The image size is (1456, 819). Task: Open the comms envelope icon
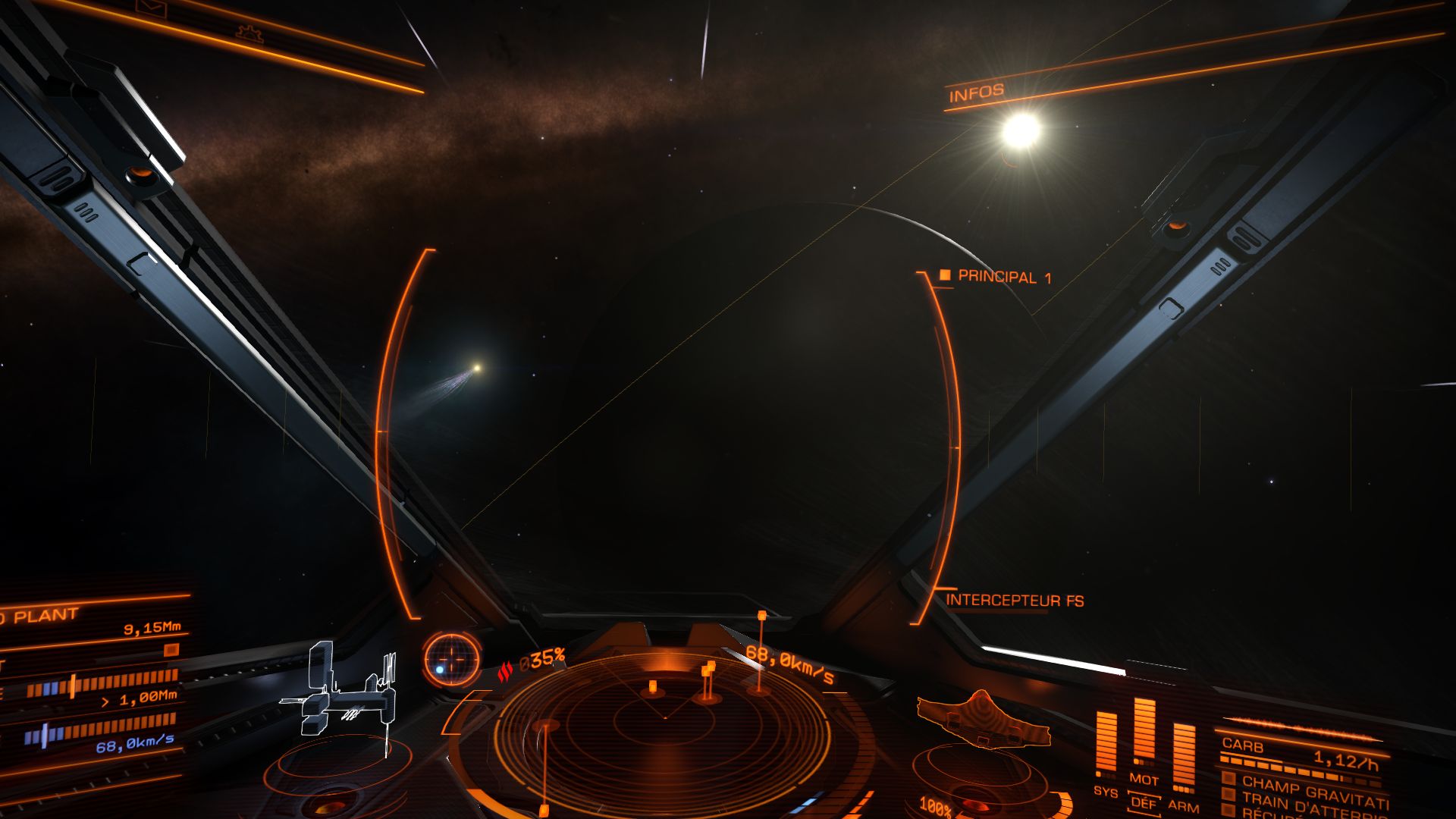[x=150, y=7]
